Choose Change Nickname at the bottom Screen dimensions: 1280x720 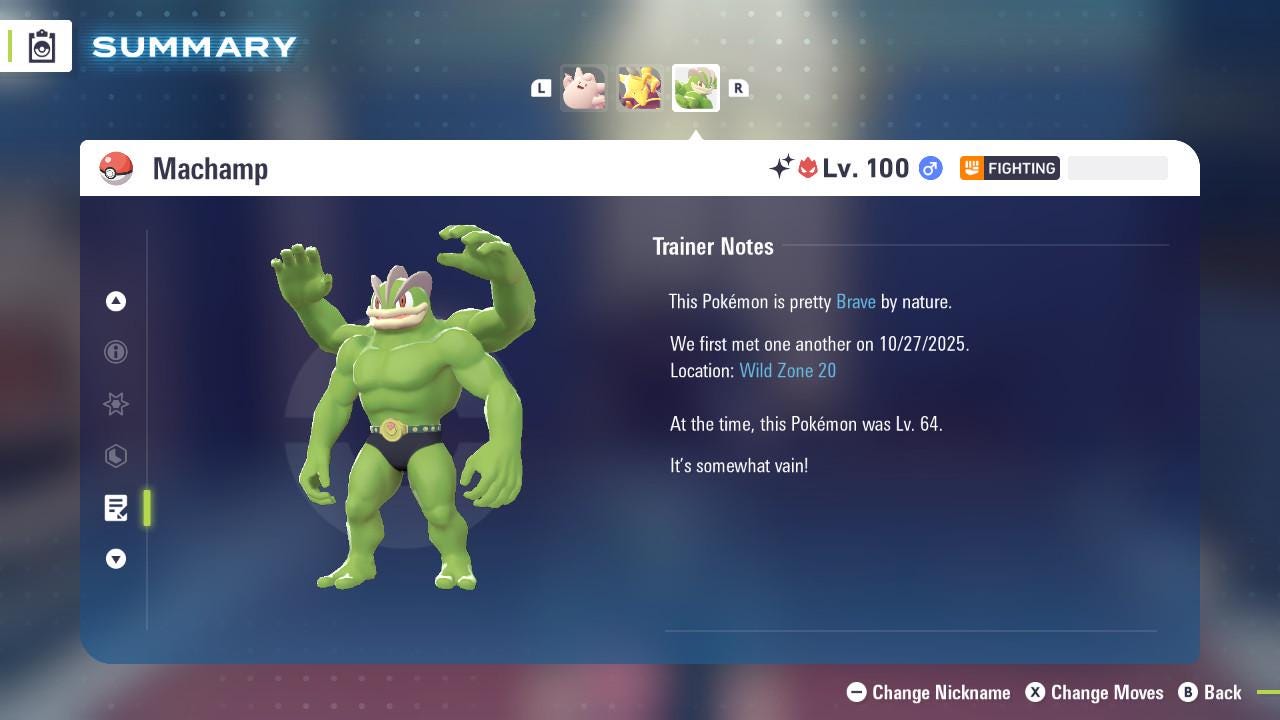[x=928, y=692]
